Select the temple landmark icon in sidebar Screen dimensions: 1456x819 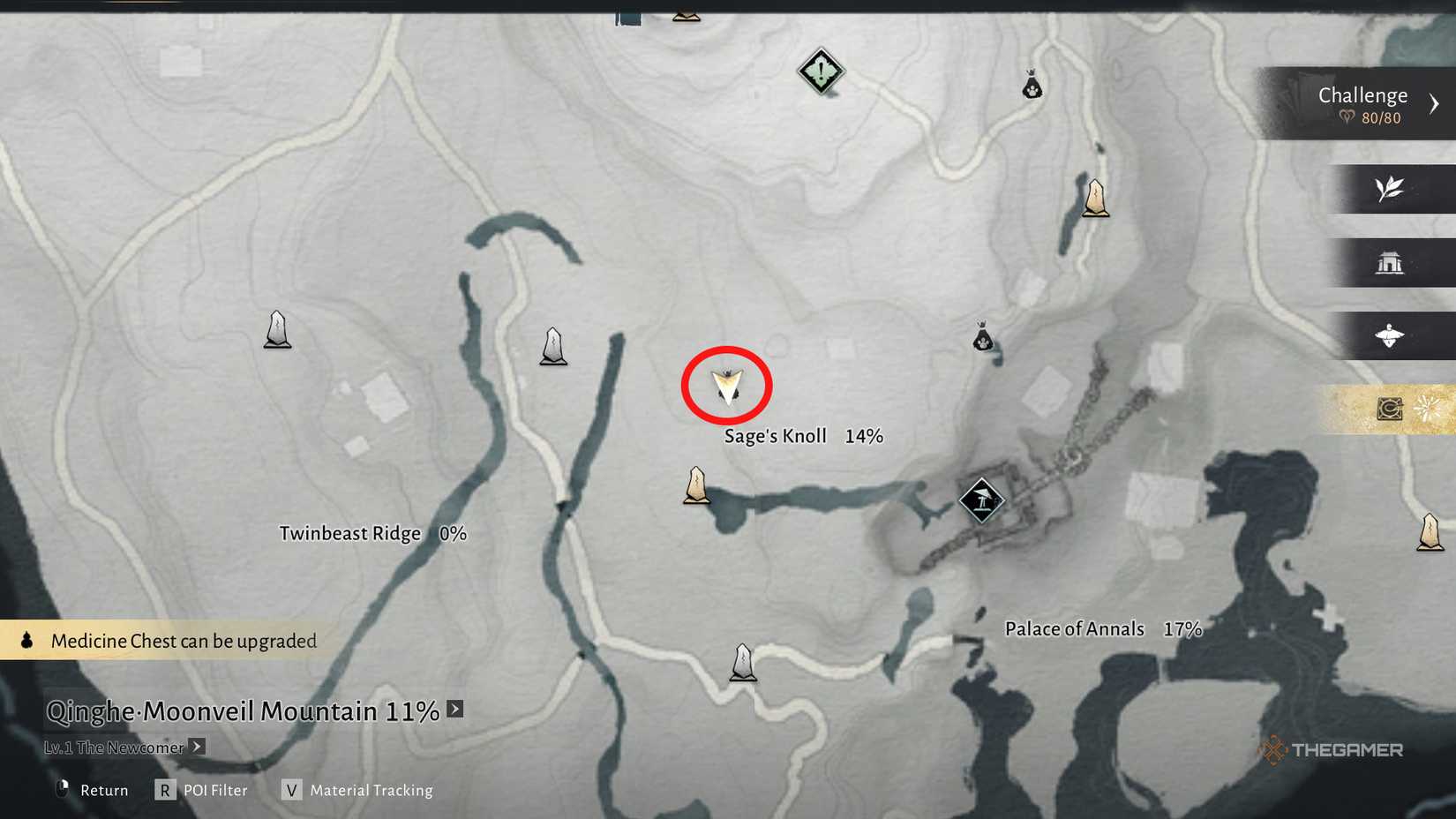(x=1391, y=263)
